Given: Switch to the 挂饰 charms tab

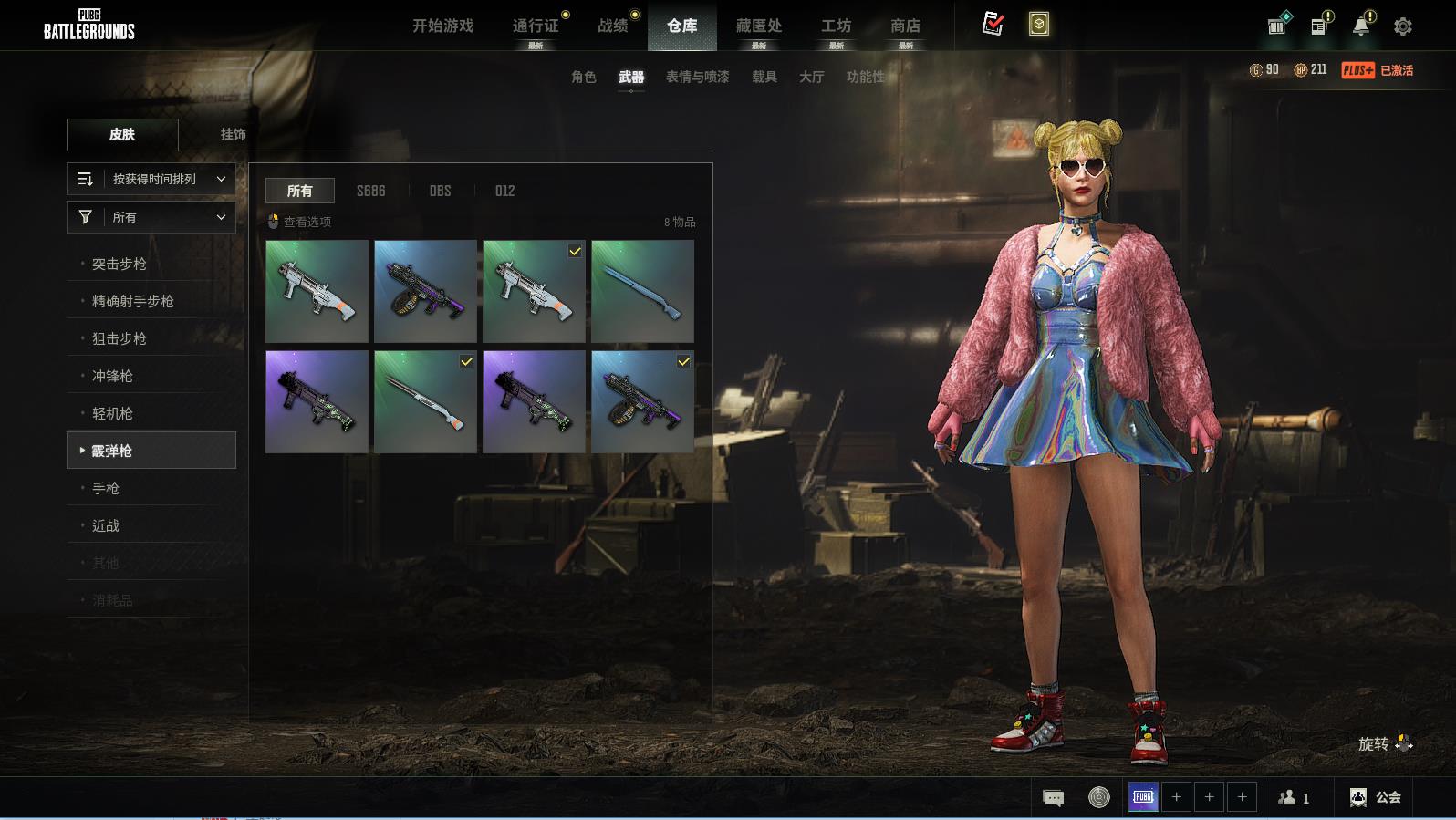Looking at the screenshot, I should pos(233,134).
